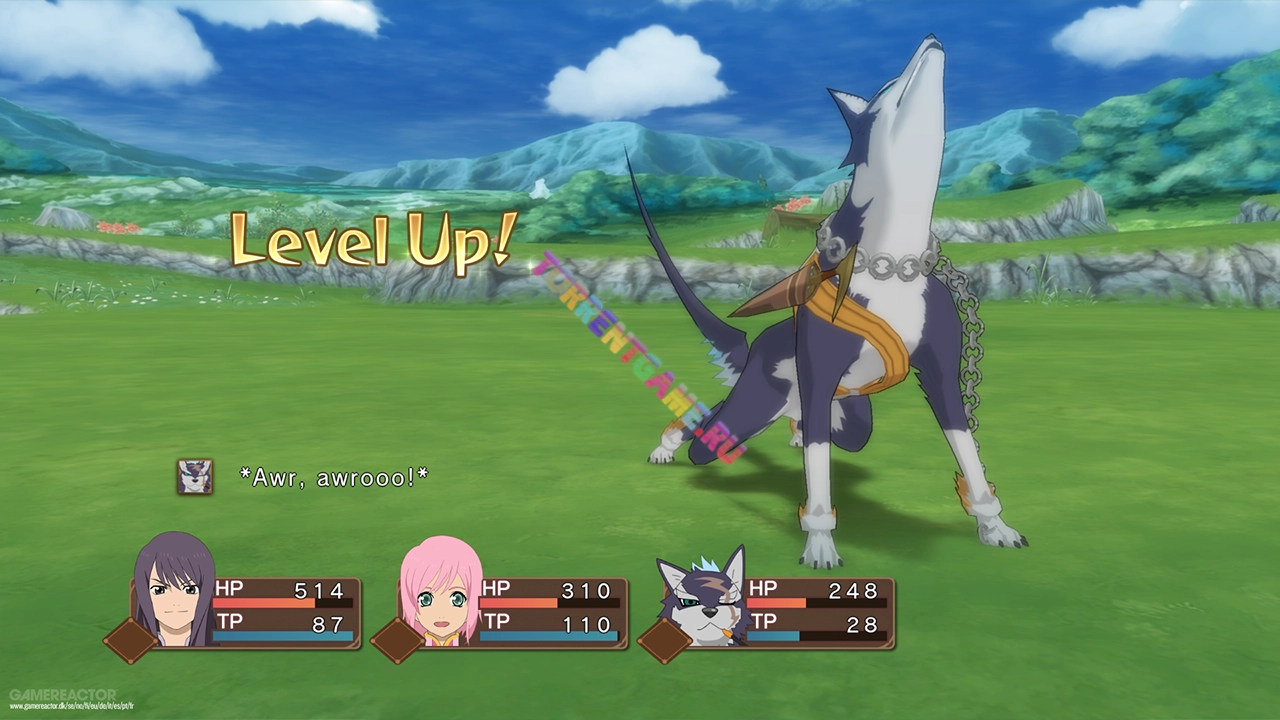Select Repede's dog portrait in party bar
The image size is (1280, 720).
pyautogui.click(x=703, y=598)
